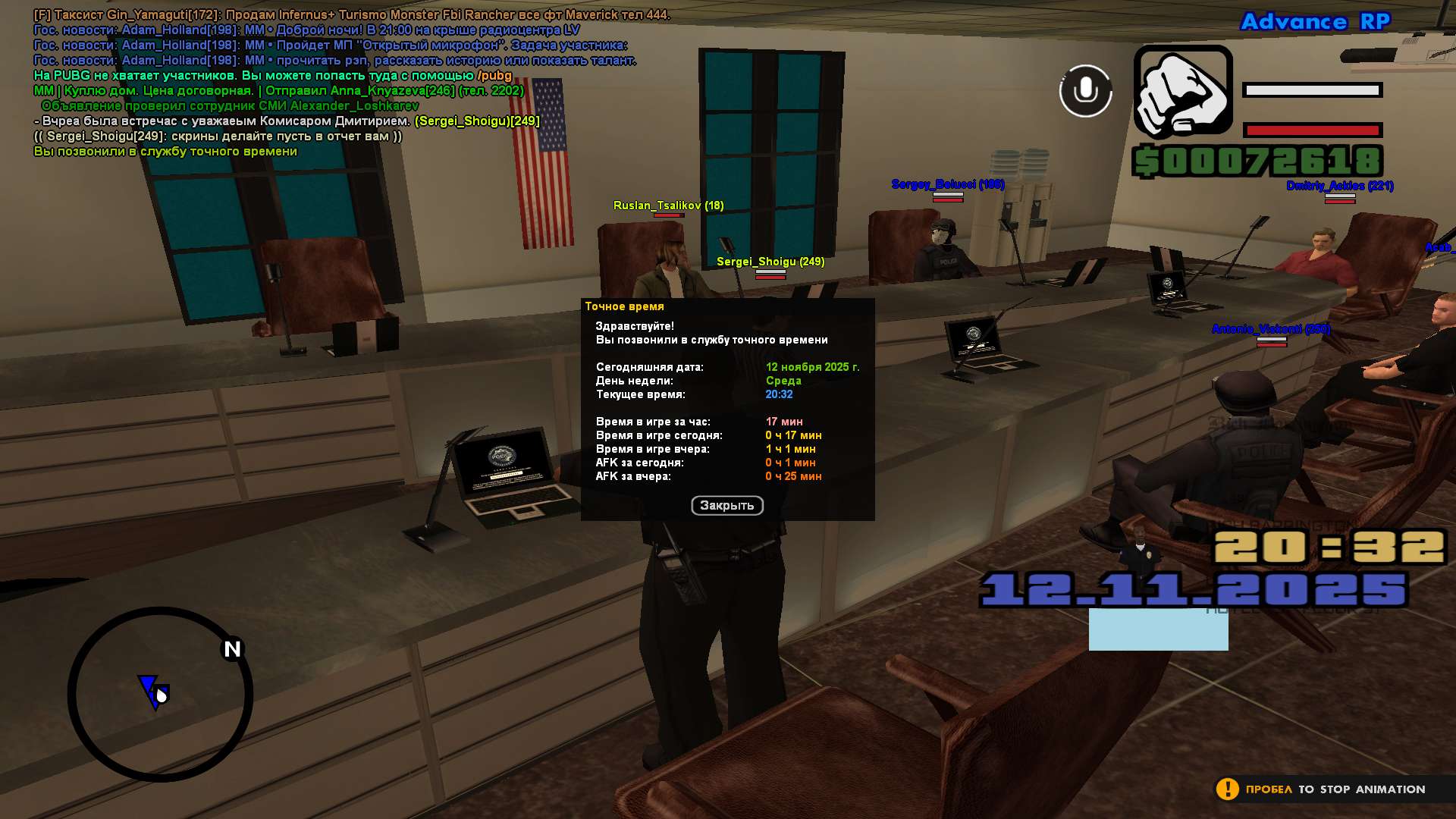Image resolution: width=1456 pixels, height=819 pixels.
Task: Click the fist weapon icon
Action: click(x=1183, y=92)
